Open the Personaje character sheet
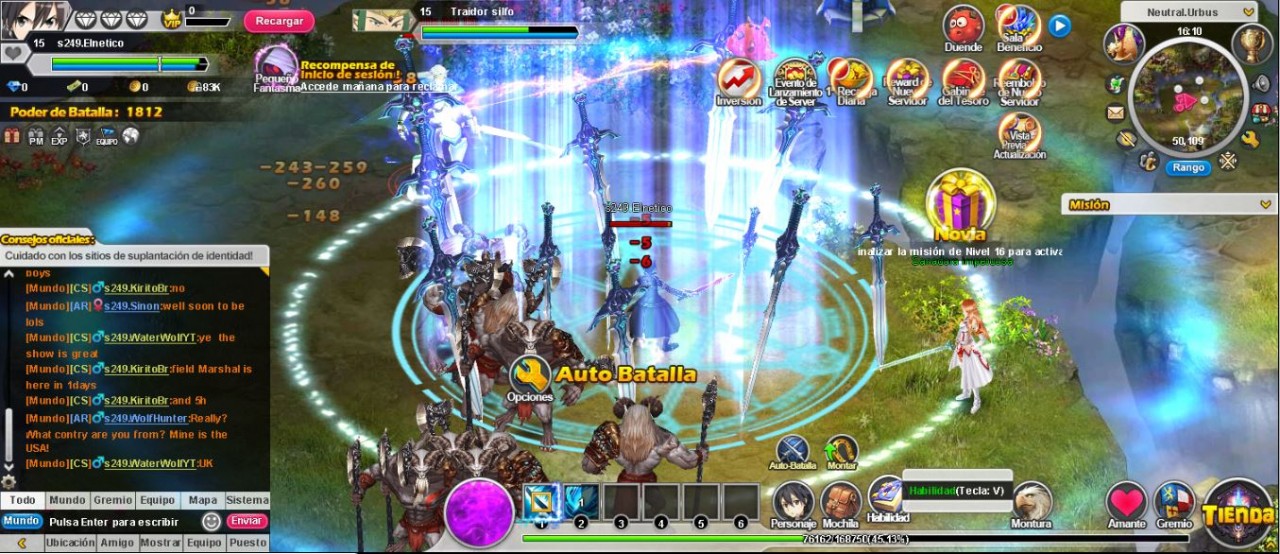This screenshot has width=1280, height=554. [x=793, y=503]
